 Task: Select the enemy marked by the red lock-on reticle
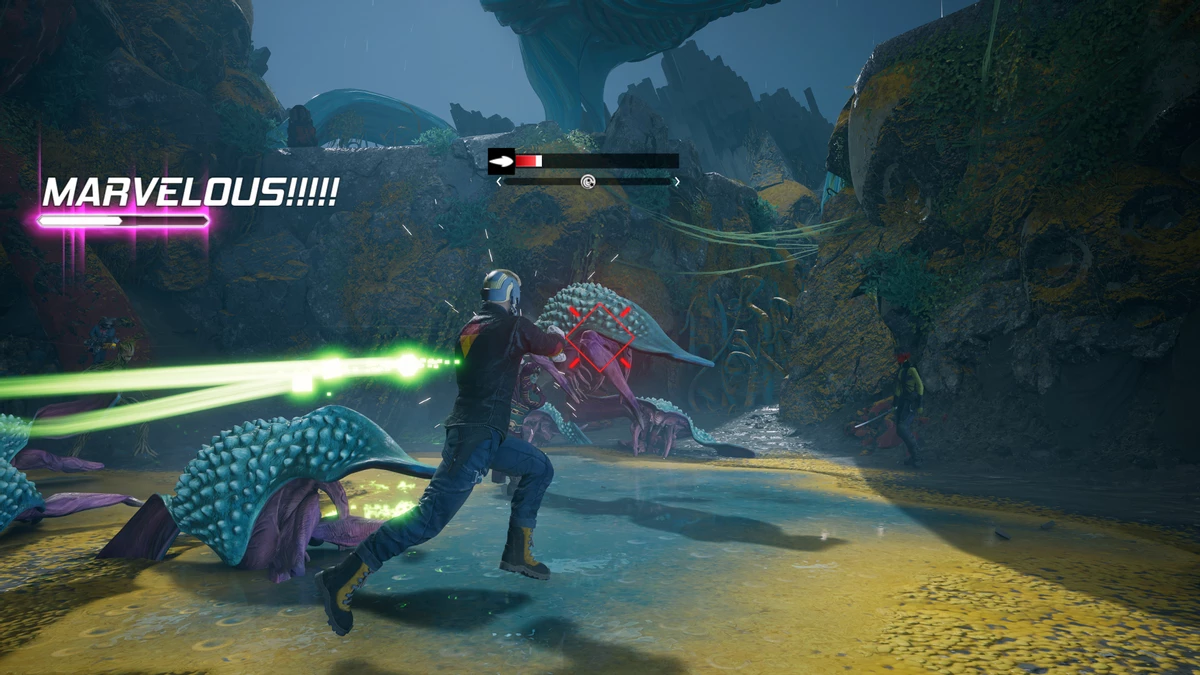pos(598,337)
